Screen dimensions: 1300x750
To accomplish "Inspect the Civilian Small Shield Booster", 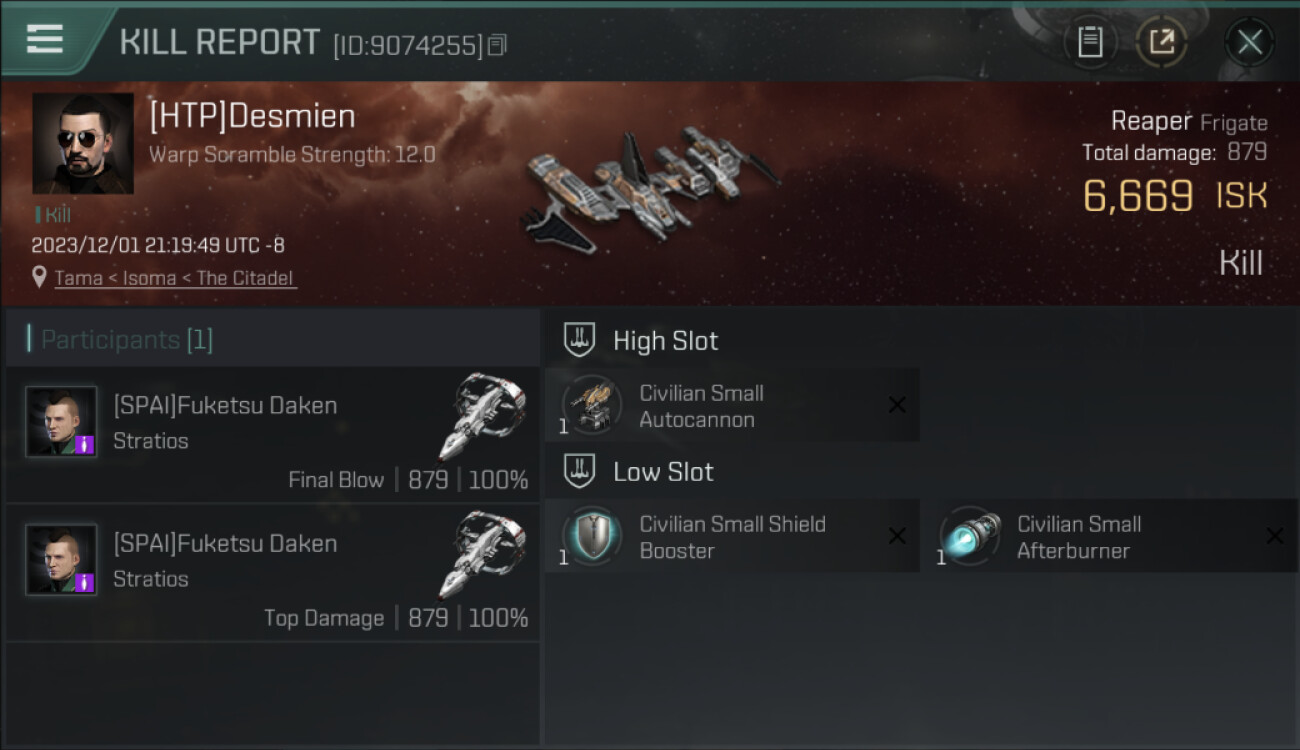I will point(731,537).
